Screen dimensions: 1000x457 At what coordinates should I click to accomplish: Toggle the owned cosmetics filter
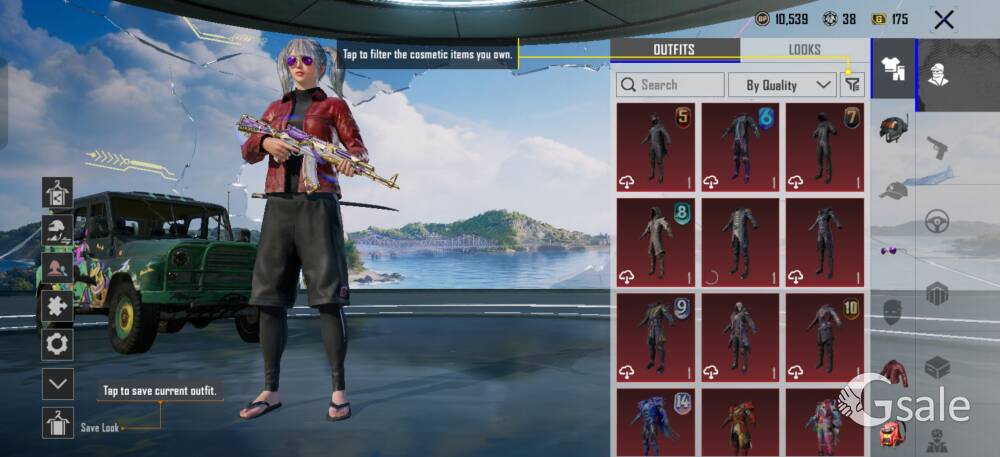(852, 85)
